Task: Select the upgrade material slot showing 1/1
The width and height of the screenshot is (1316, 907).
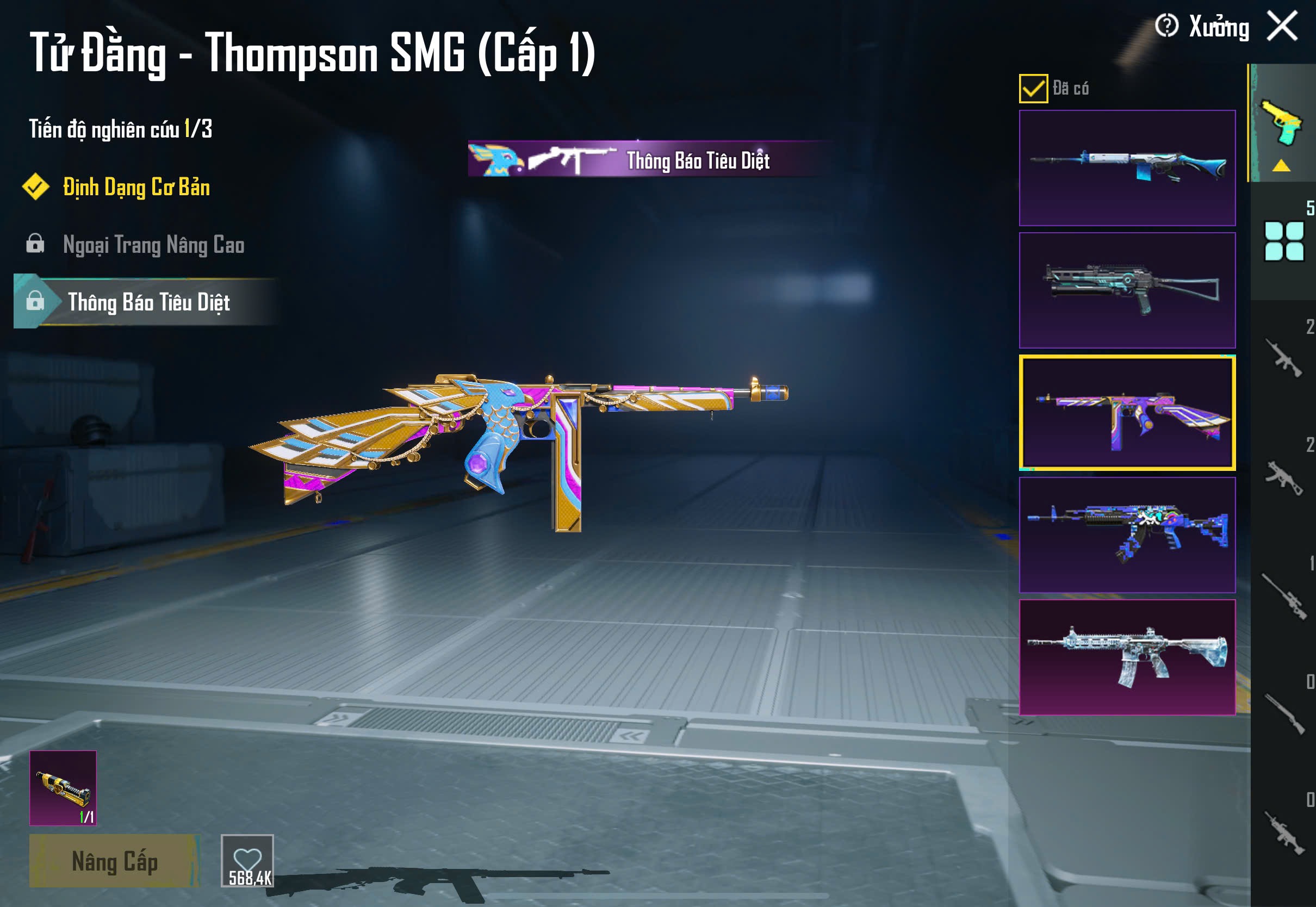Action: point(63,788)
